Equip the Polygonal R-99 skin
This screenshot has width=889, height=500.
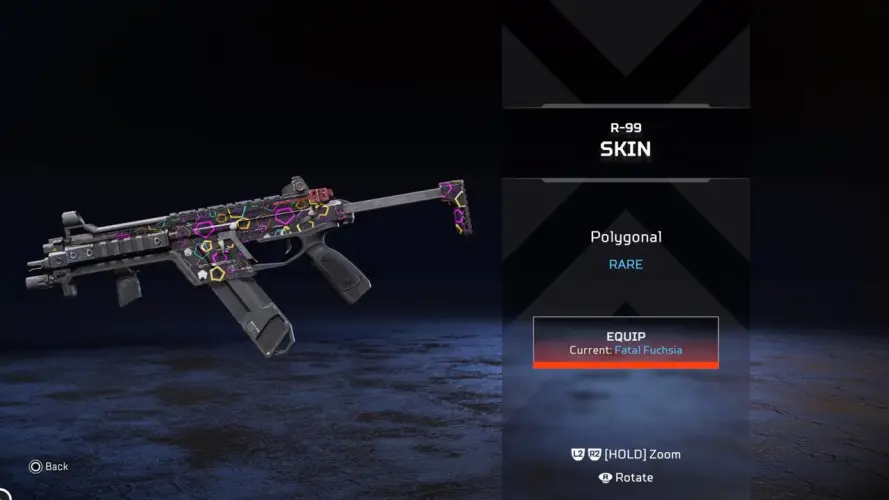coord(625,342)
